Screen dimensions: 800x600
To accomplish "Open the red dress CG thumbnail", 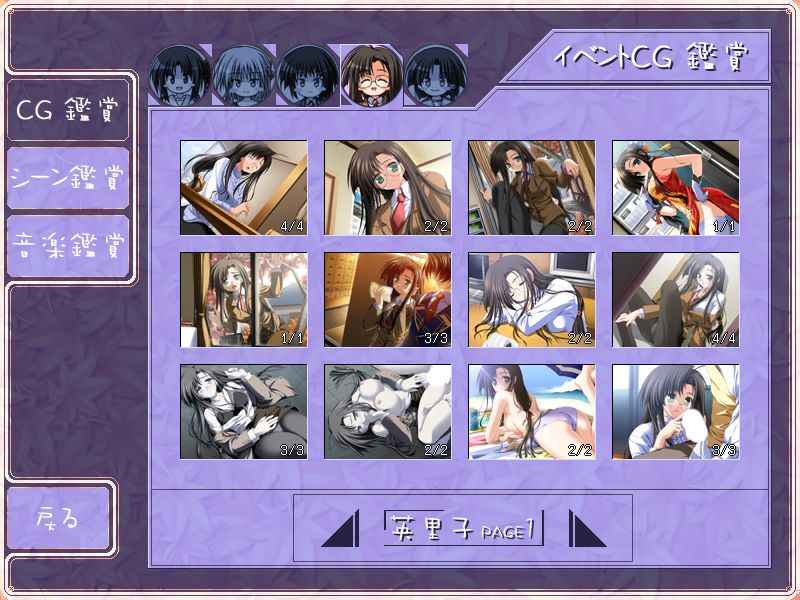I will click(675, 187).
